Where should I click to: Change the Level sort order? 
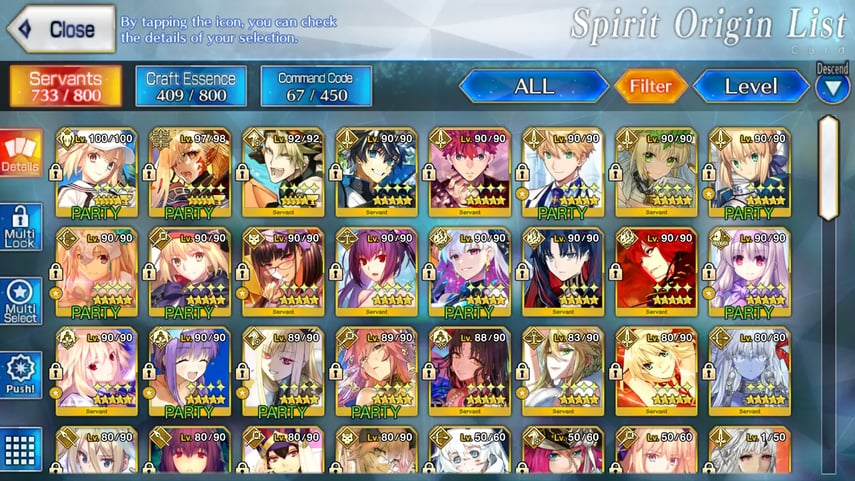(x=750, y=86)
